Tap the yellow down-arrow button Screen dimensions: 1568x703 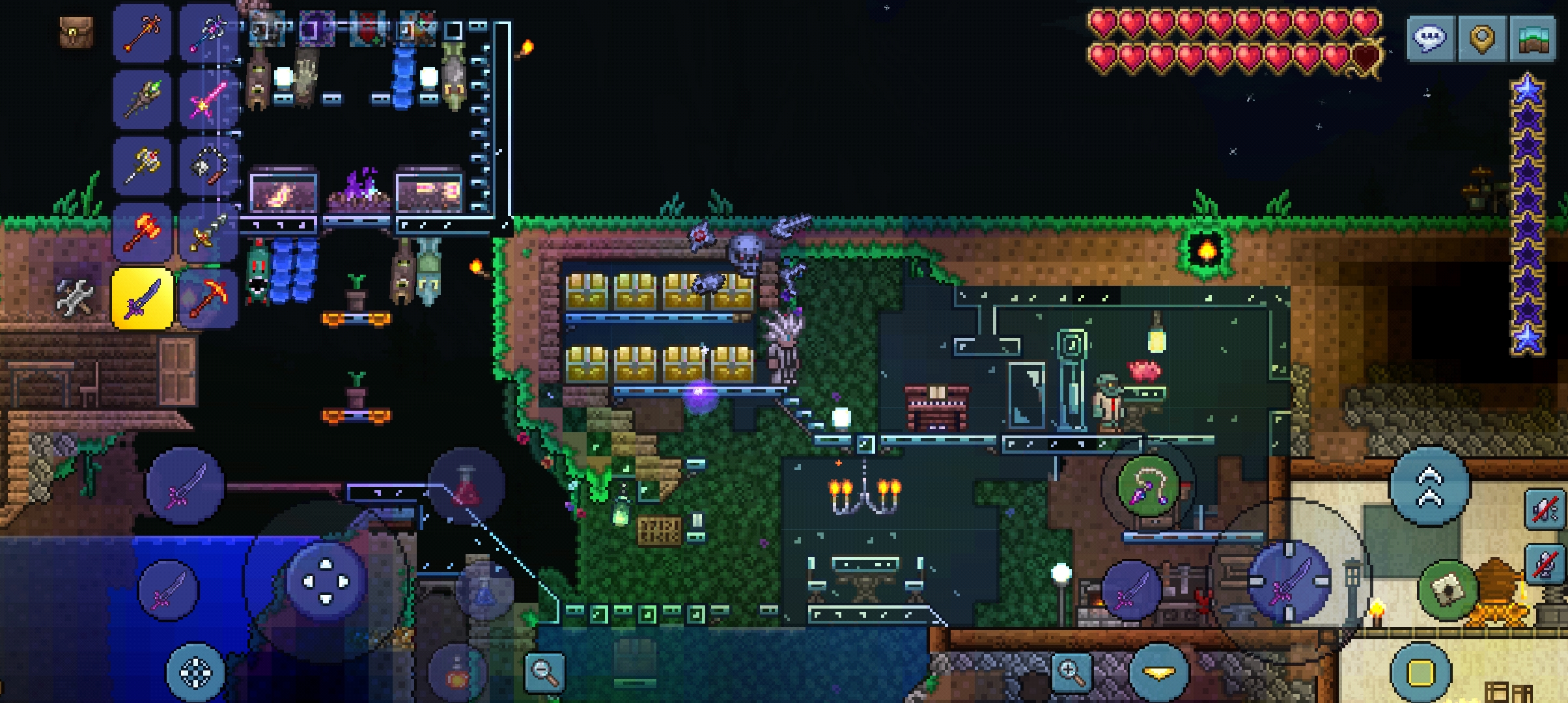pyautogui.click(x=1158, y=673)
